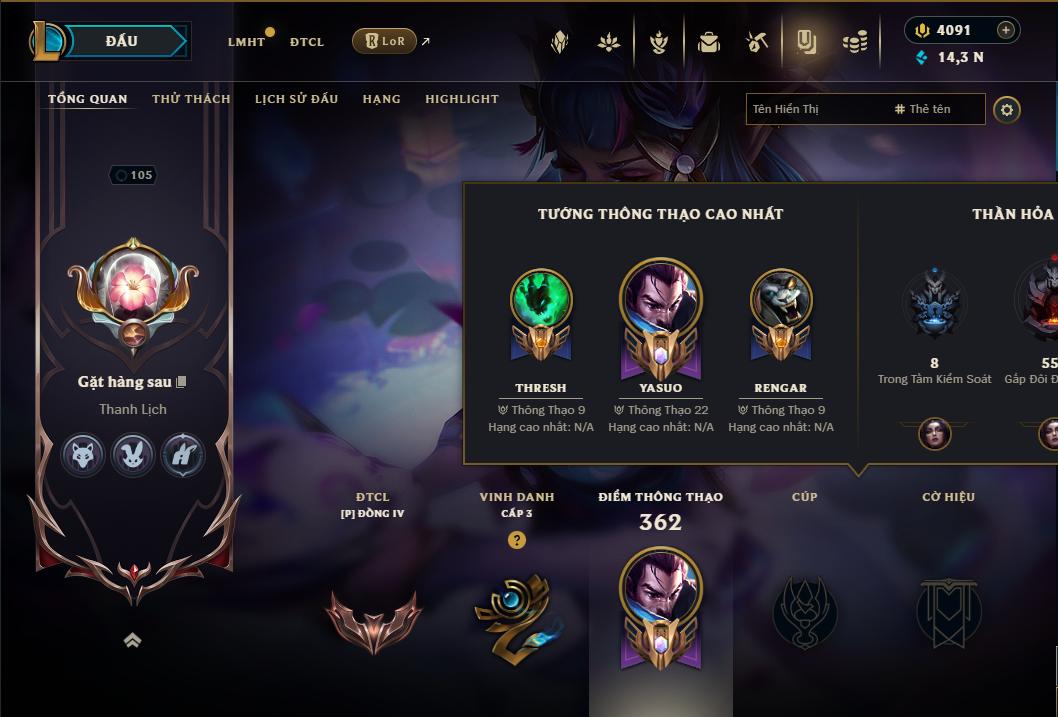Expand the profile panel's double chevron

[132, 640]
